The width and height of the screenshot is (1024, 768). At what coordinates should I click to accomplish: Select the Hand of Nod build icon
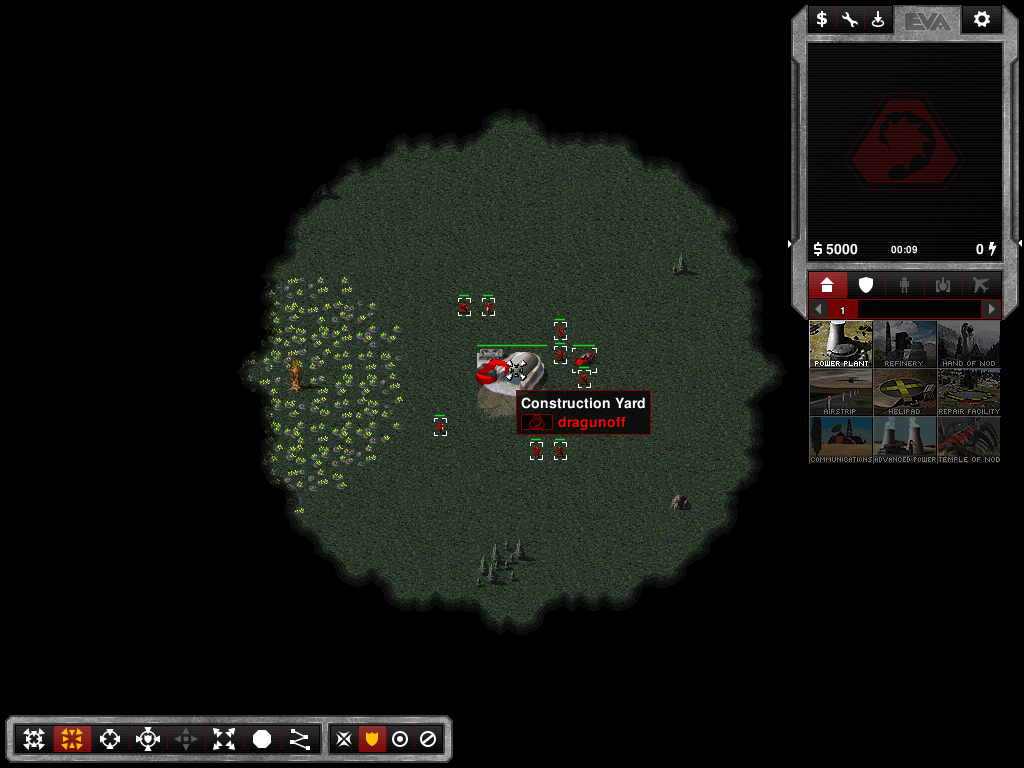(968, 344)
